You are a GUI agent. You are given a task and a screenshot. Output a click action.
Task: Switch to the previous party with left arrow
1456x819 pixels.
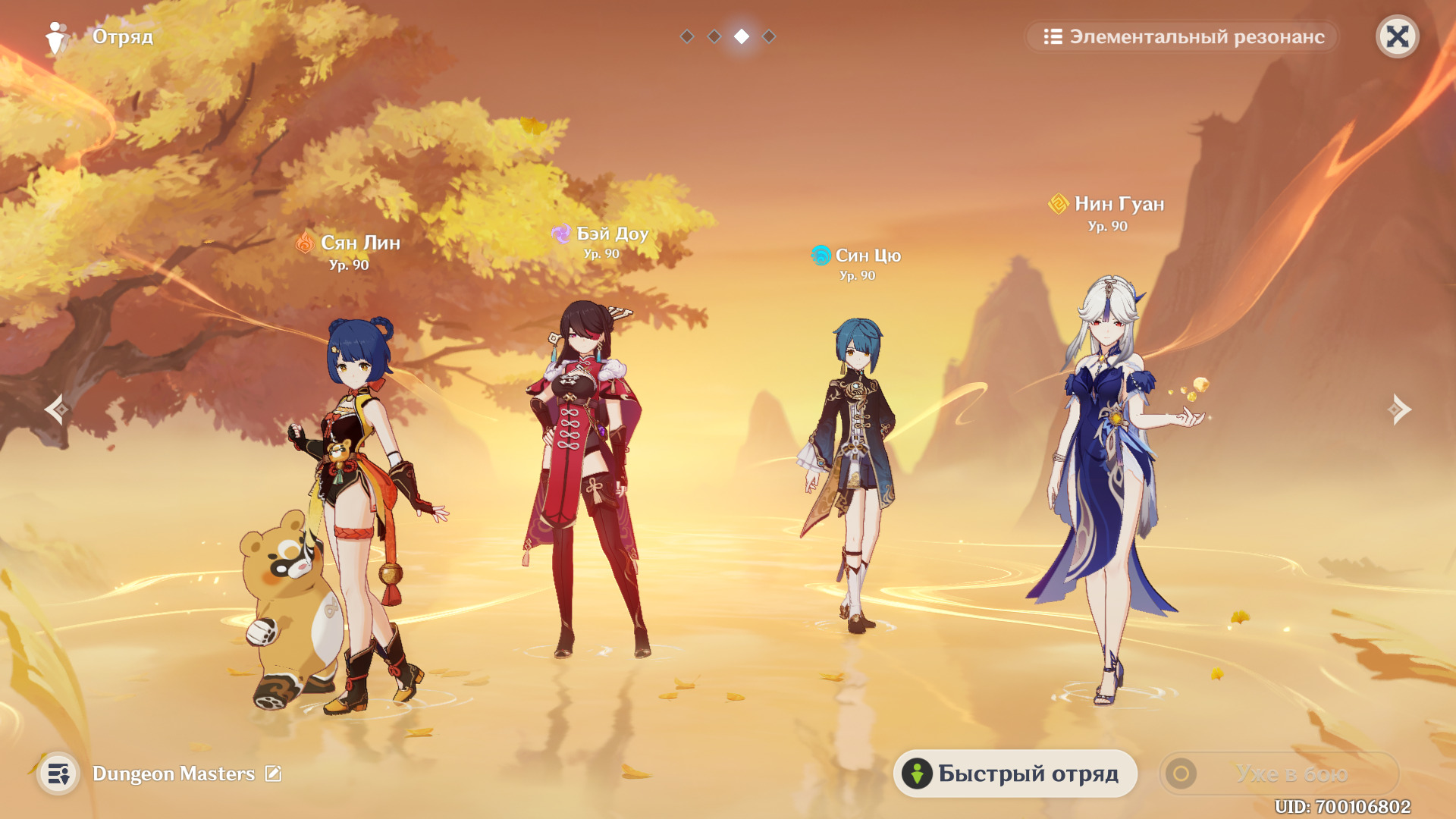coord(57,409)
